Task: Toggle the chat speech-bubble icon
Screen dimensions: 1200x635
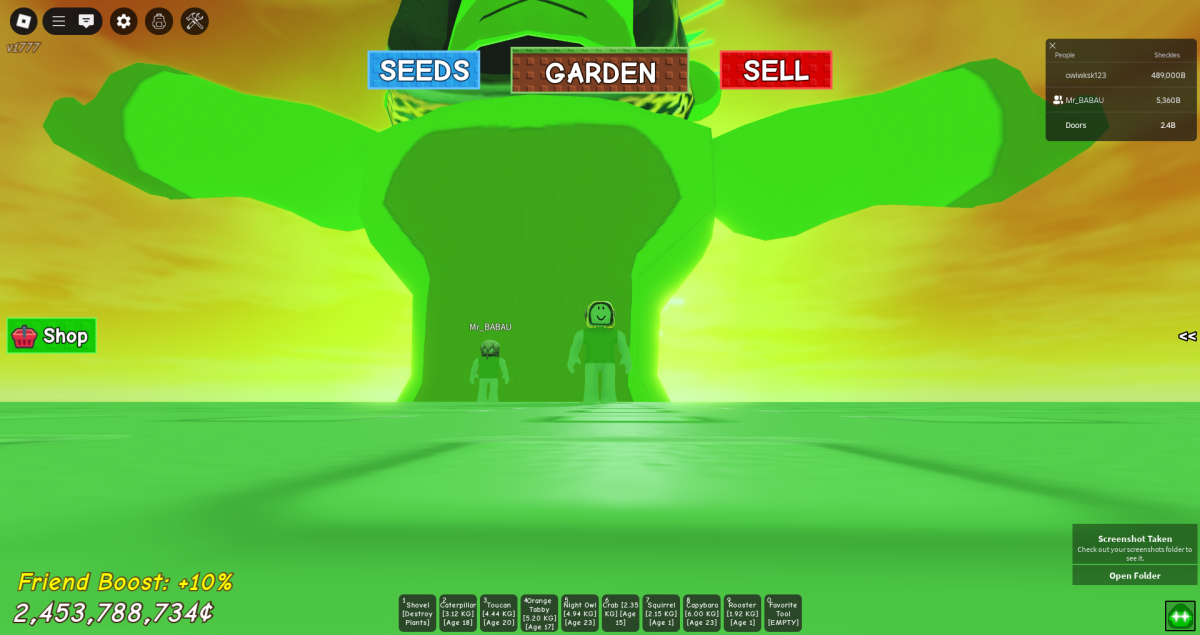Action: (x=87, y=21)
